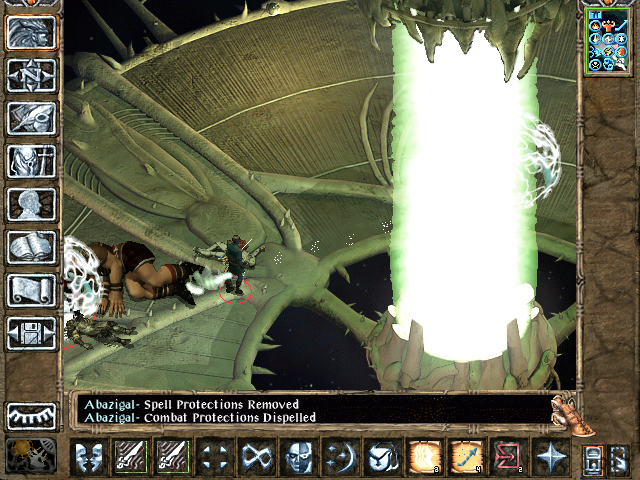Open special abilities with the four-point star icon
640x480 pixels.
point(549,458)
